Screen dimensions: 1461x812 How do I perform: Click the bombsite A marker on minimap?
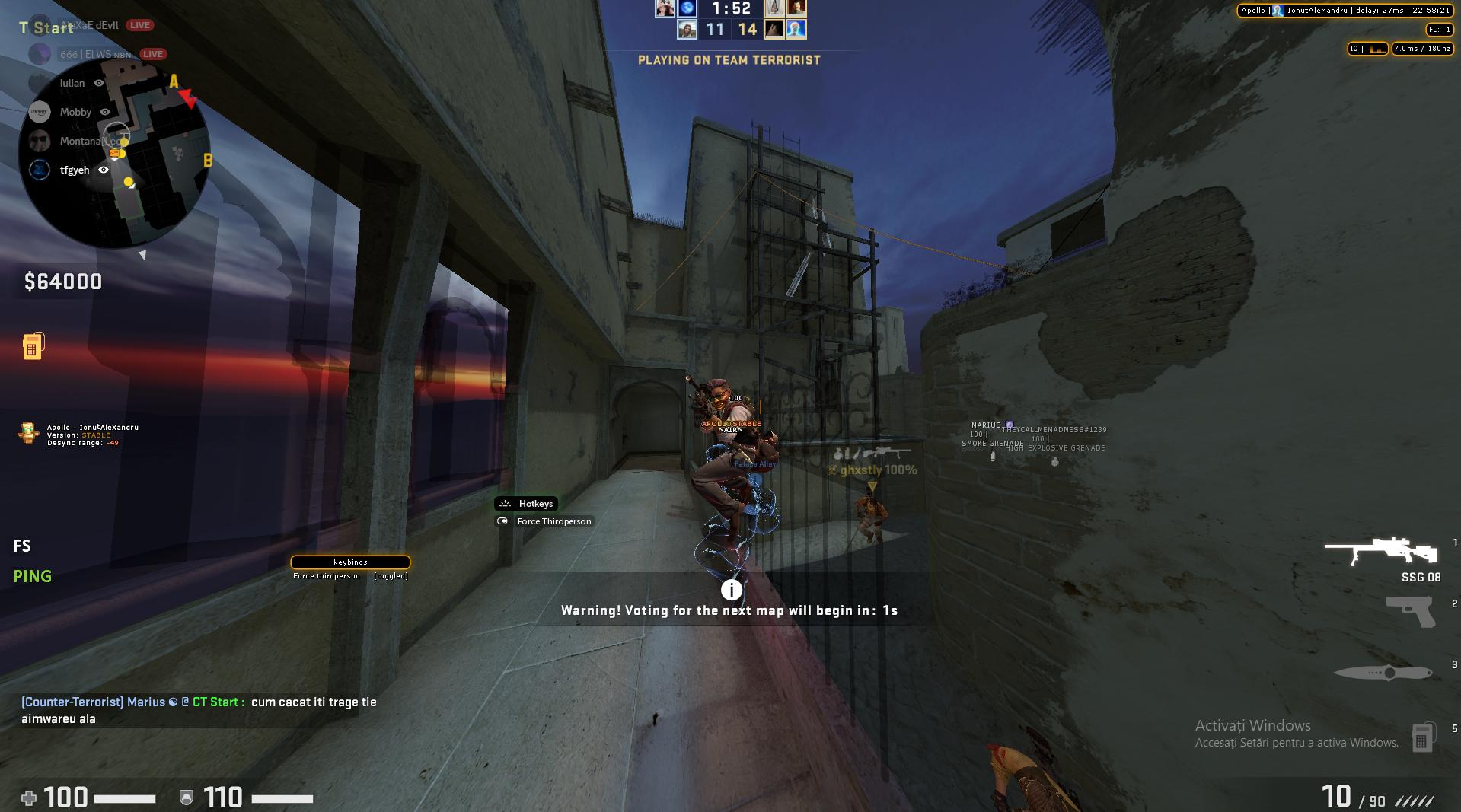(173, 81)
